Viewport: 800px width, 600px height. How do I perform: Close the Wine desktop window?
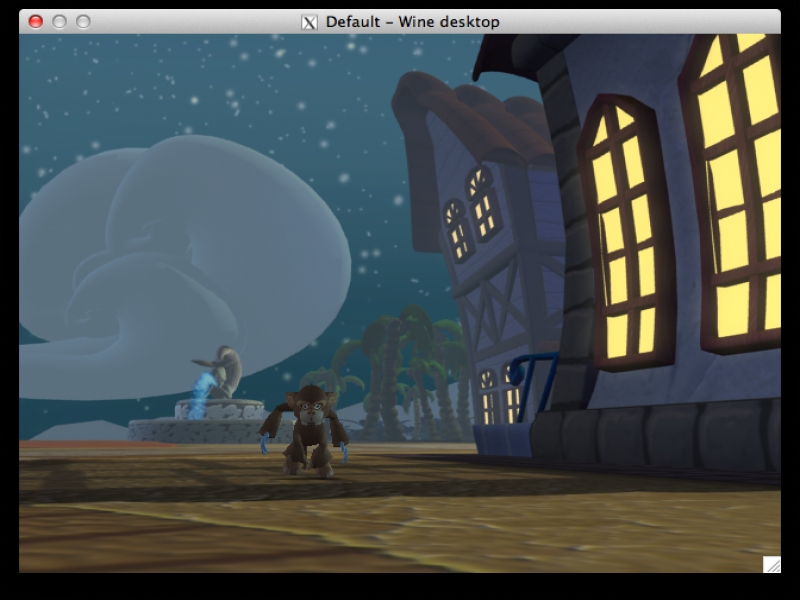(x=36, y=21)
